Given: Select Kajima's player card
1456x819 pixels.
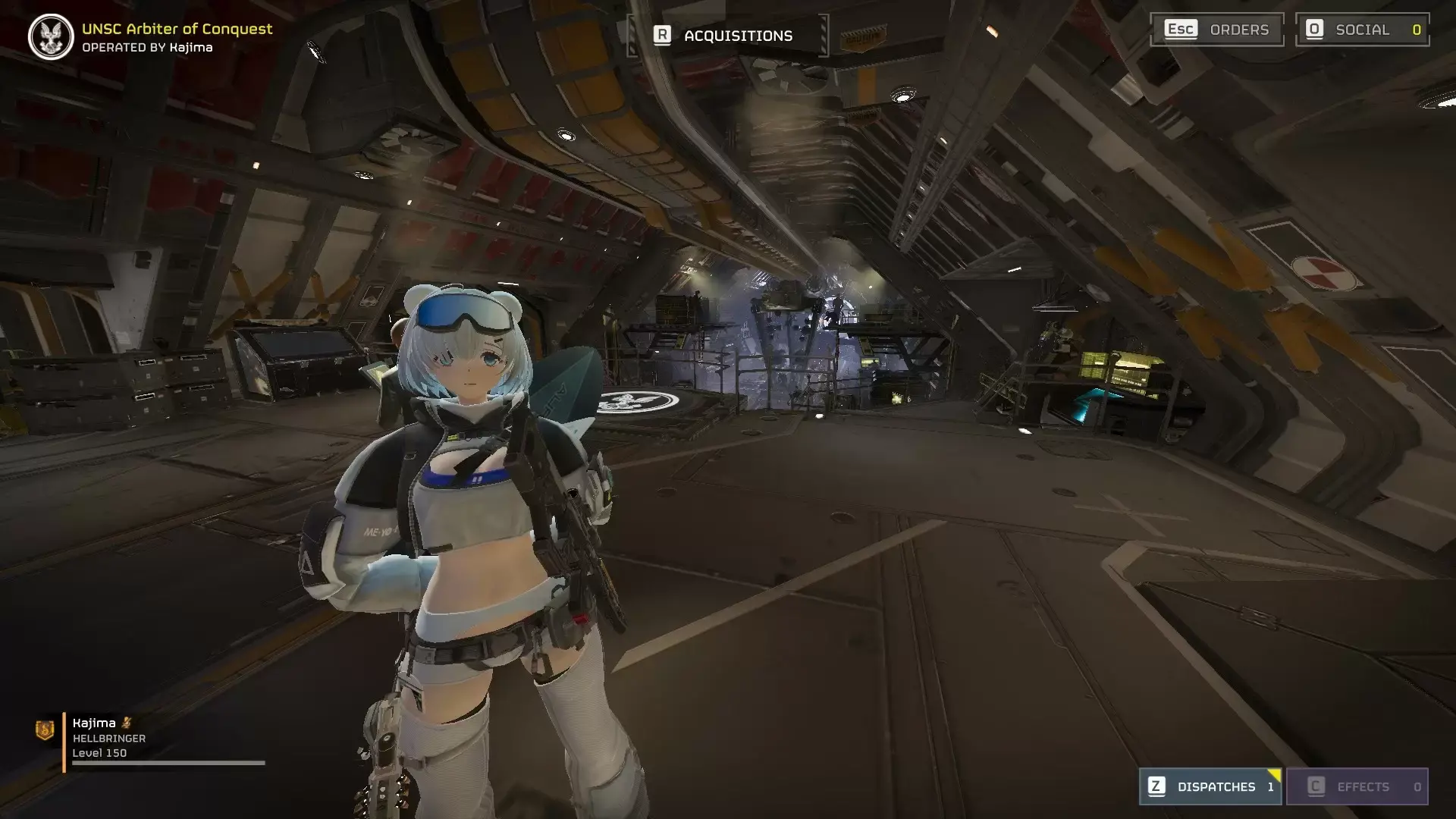Looking at the screenshot, I should pos(152,739).
